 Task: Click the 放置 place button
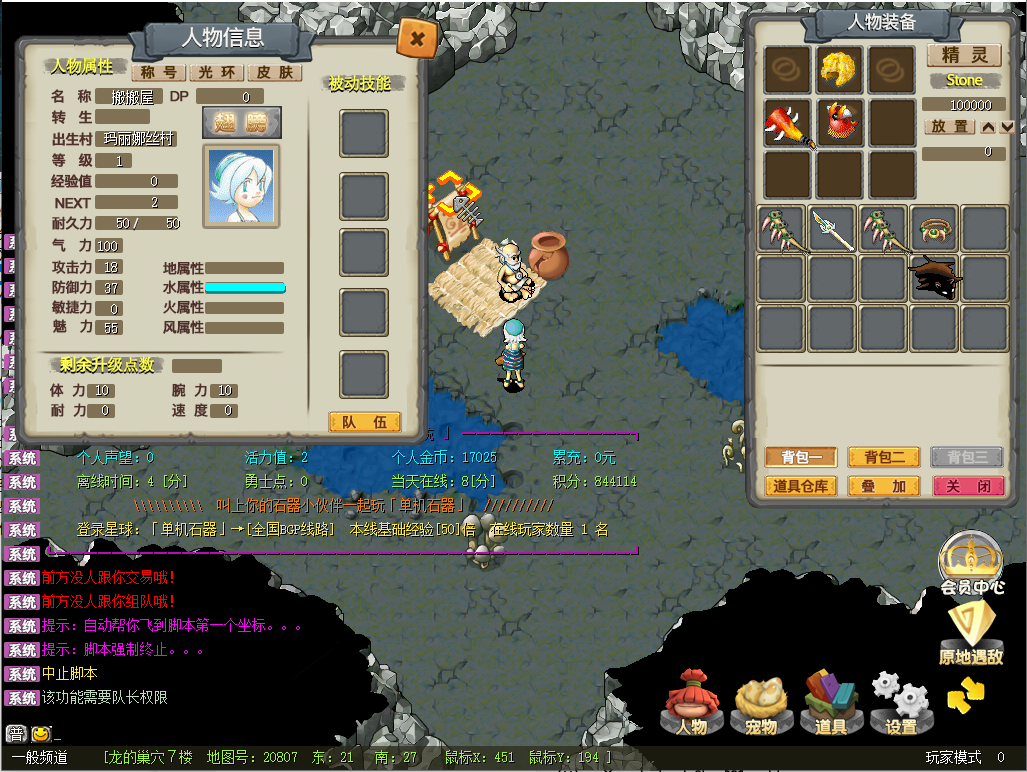point(949,127)
